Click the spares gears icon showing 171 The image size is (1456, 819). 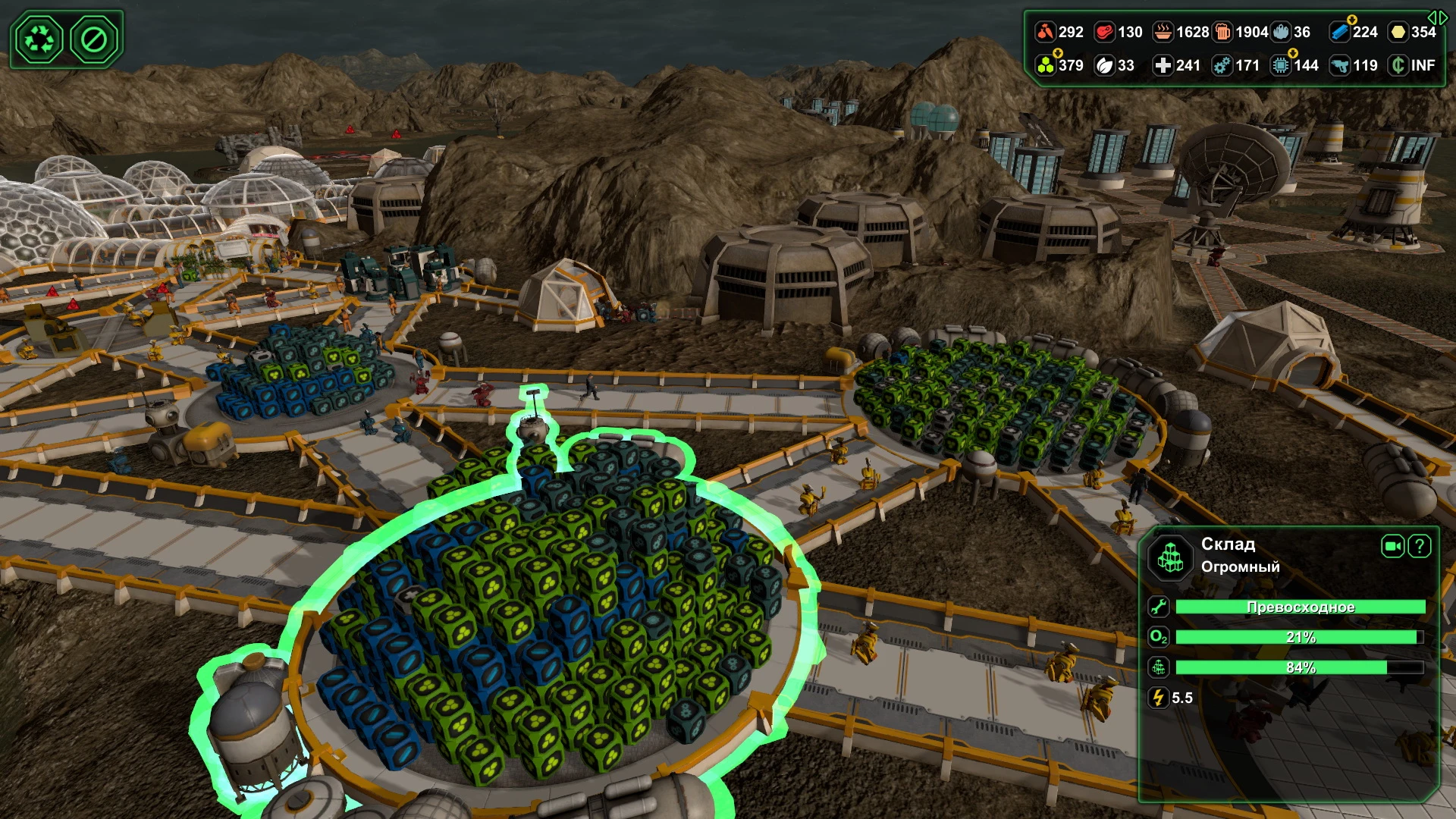(1221, 66)
